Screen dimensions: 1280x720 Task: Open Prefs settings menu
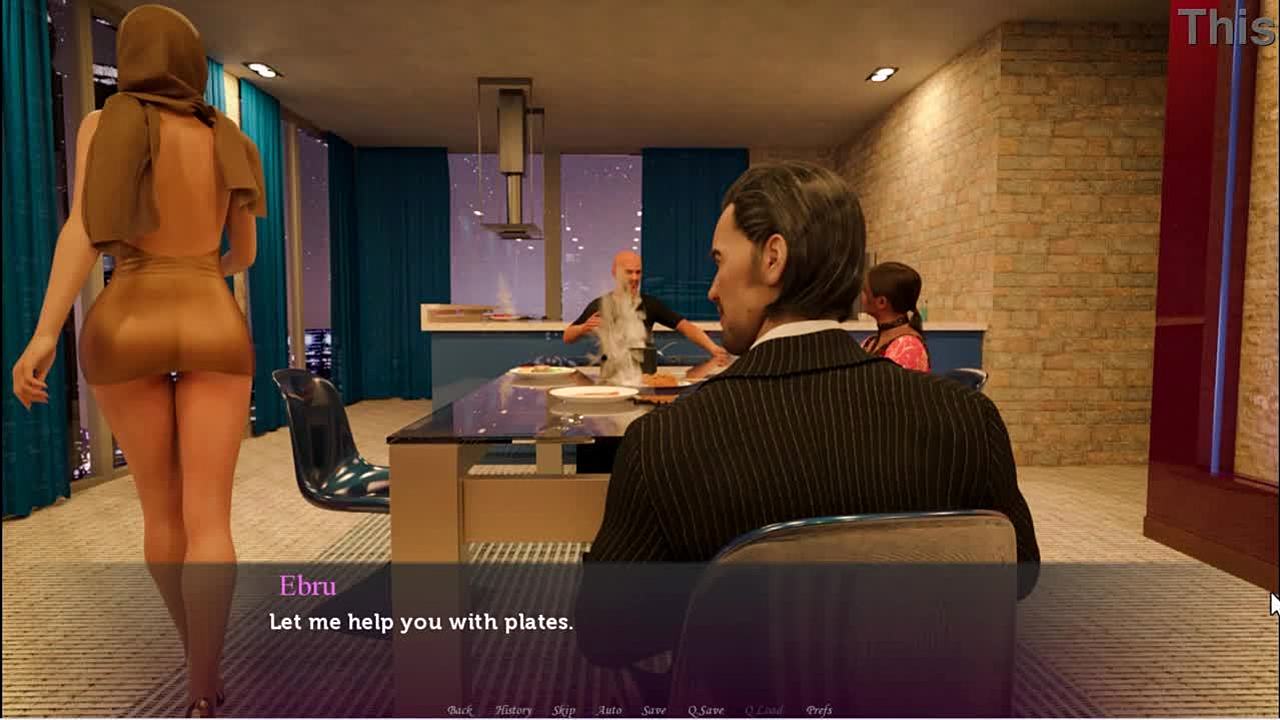pyautogui.click(x=819, y=710)
